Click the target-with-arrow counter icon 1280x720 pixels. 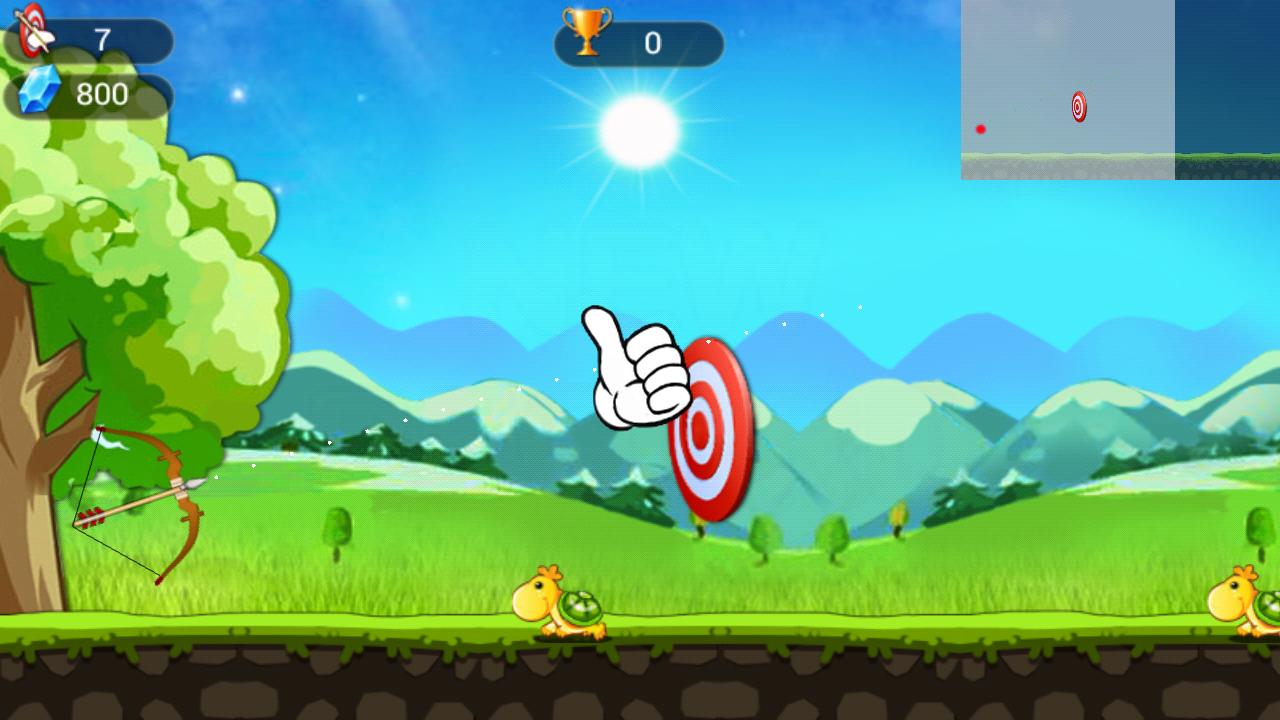33,30
